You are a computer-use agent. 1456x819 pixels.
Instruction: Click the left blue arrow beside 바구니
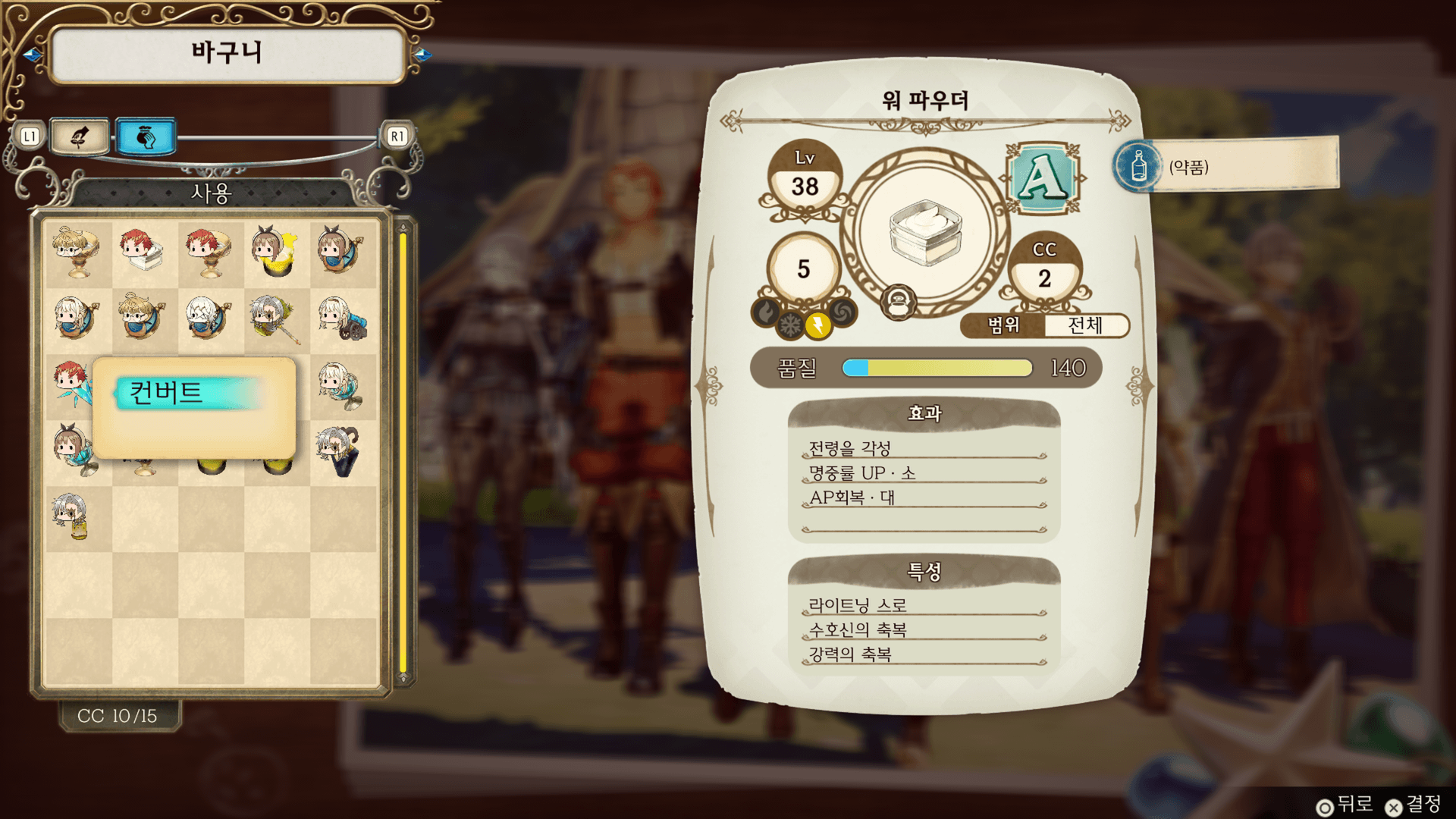tap(33, 55)
